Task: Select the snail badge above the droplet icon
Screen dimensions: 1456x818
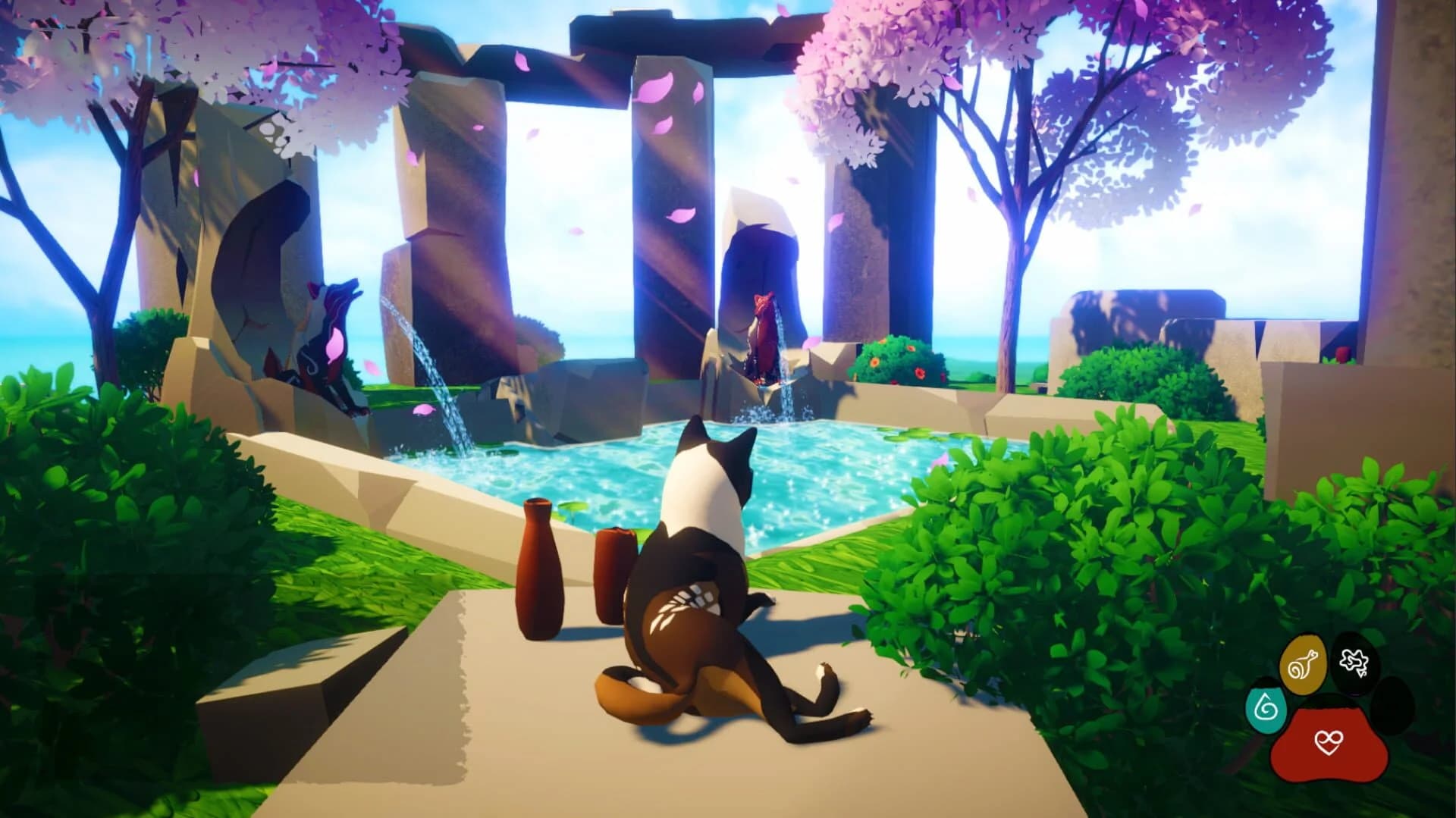Action: [1302, 664]
